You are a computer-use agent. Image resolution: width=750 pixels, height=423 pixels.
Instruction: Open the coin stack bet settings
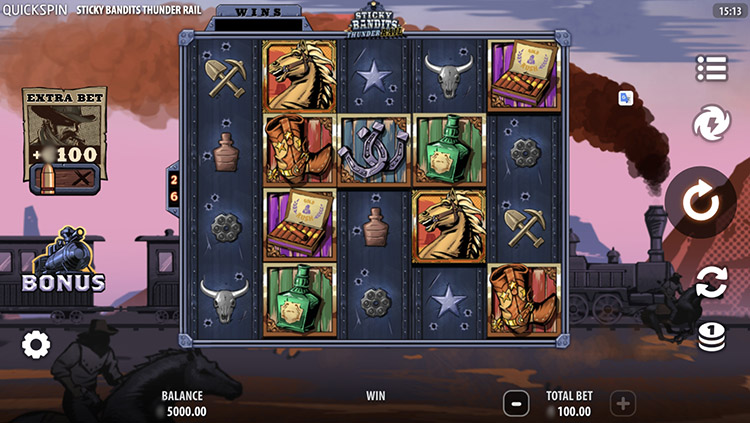coord(711,337)
